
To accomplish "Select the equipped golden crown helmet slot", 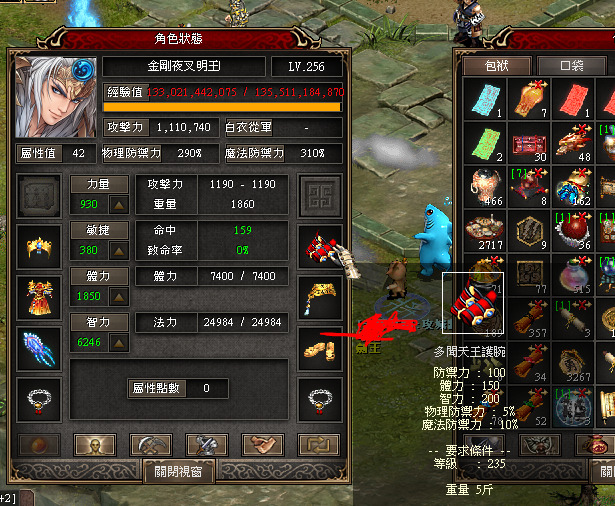I will [x=36, y=244].
